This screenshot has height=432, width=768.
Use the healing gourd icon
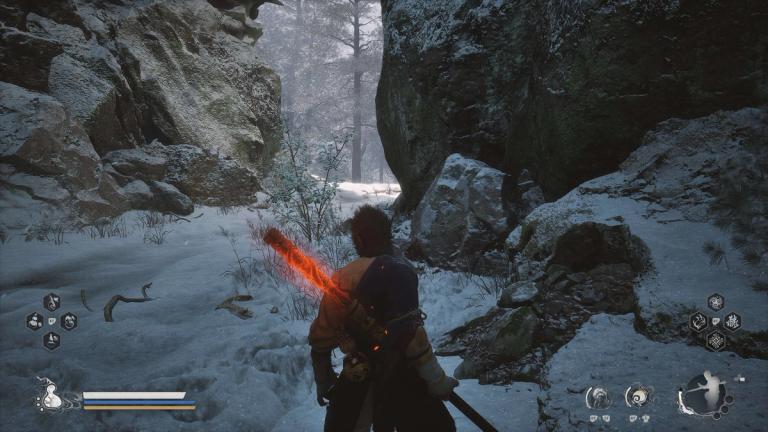pos(50,398)
